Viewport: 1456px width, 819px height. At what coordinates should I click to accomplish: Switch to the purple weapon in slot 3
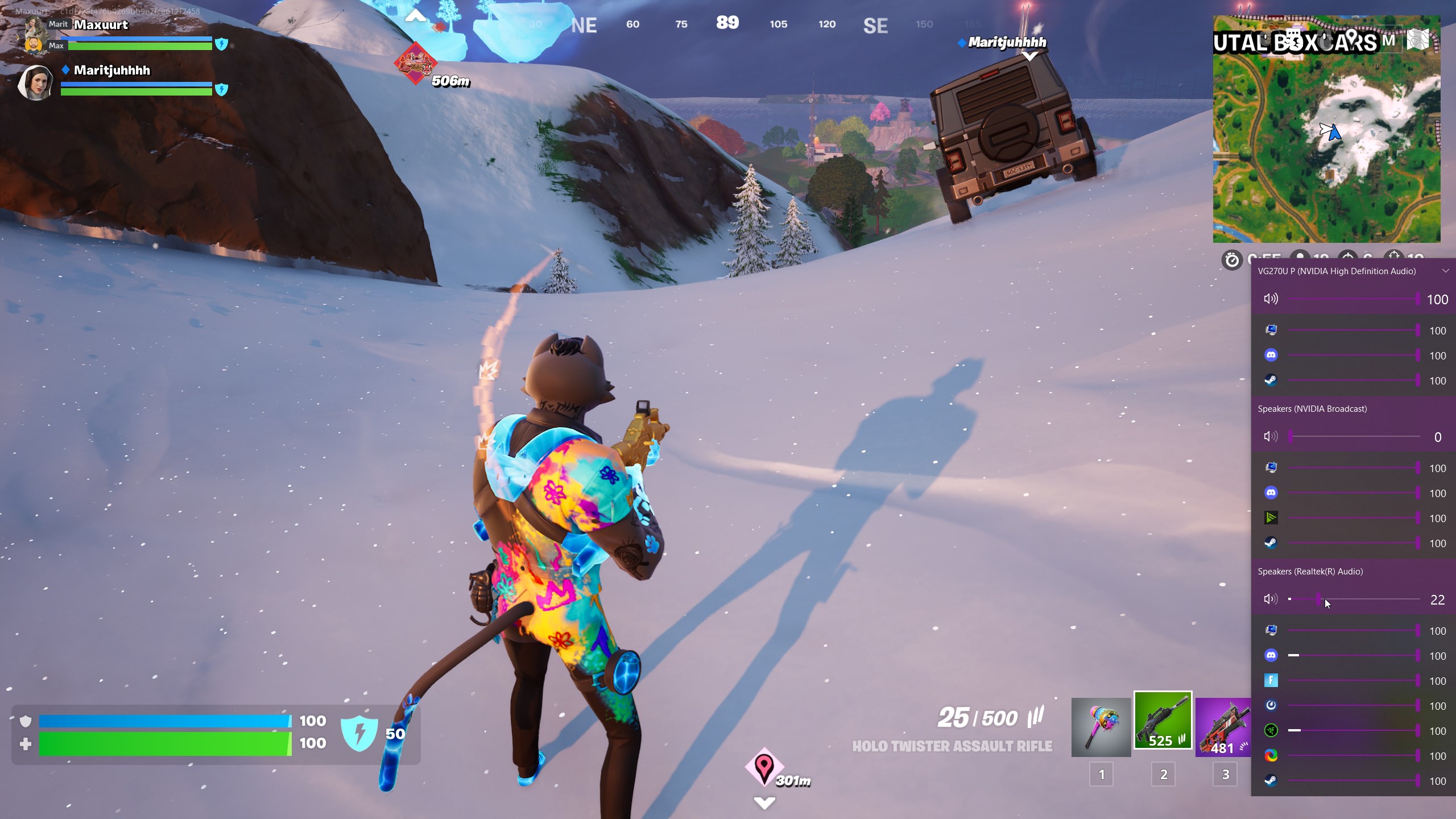click(1223, 727)
